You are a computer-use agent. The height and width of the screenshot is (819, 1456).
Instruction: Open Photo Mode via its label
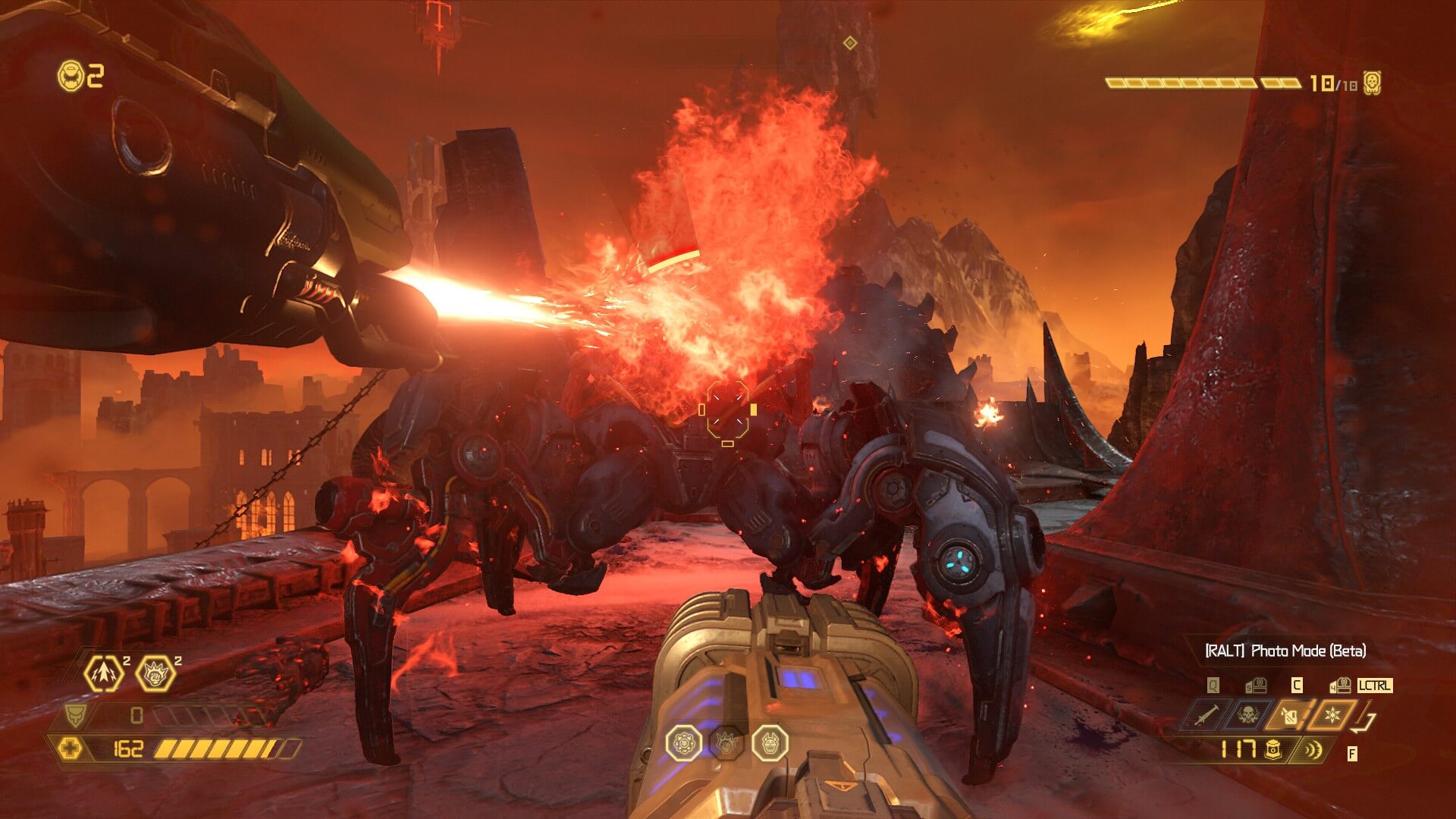point(1307,651)
